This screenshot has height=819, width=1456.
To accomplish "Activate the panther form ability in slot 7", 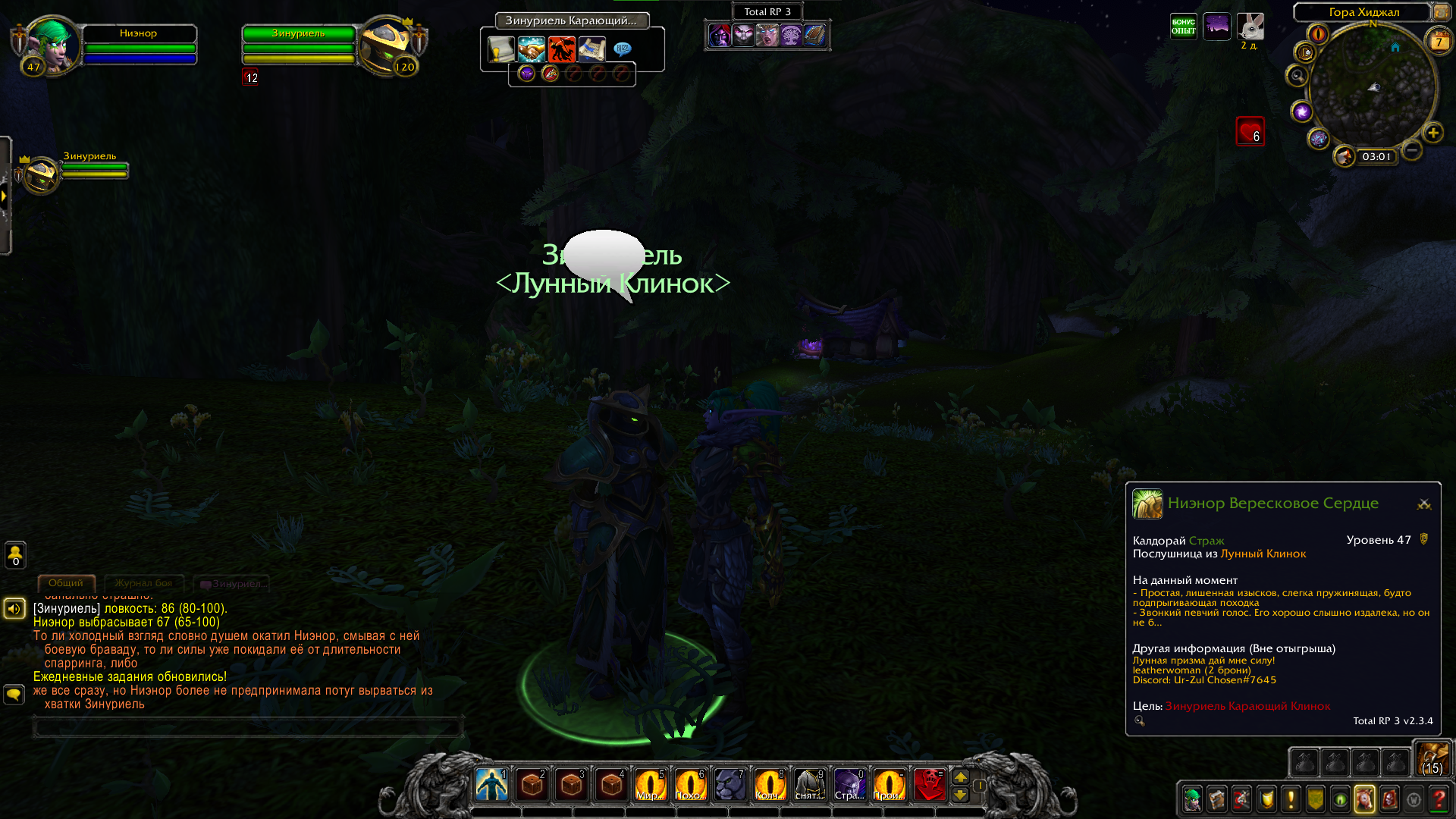I will point(730,785).
